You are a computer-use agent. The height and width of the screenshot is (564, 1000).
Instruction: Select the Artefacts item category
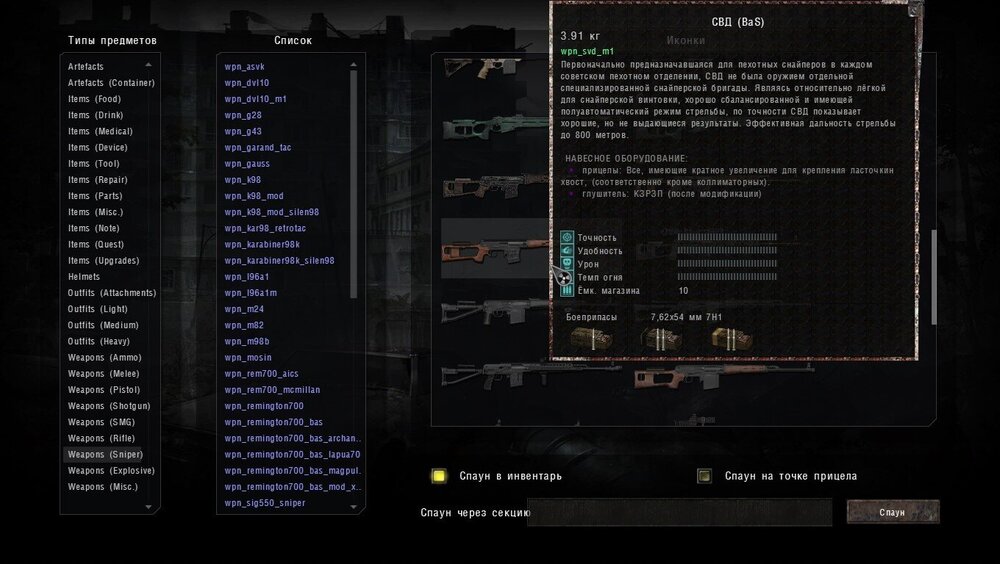click(86, 66)
